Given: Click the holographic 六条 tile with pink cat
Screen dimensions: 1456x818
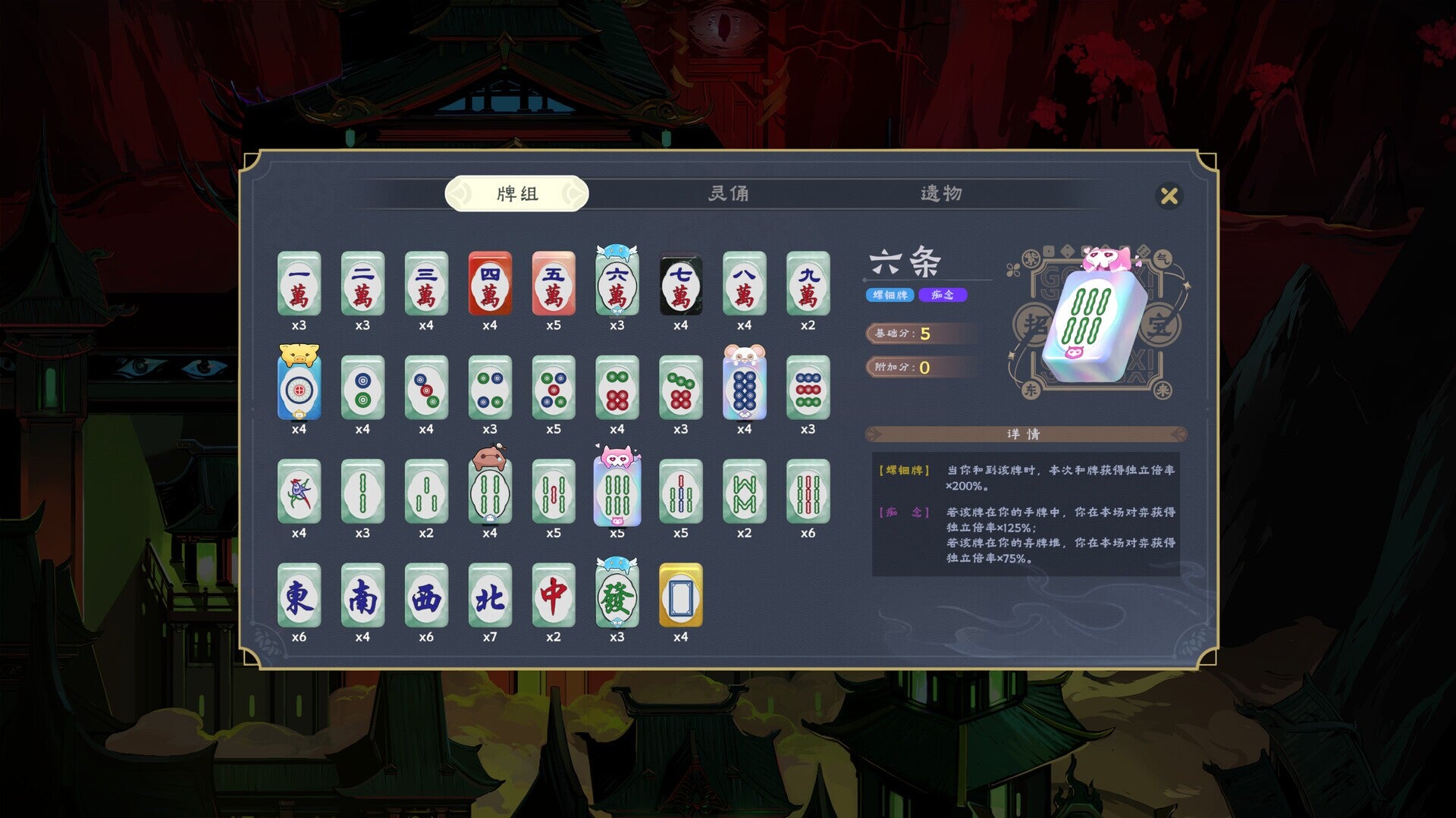Looking at the screenshot, I should coord(617,493).
